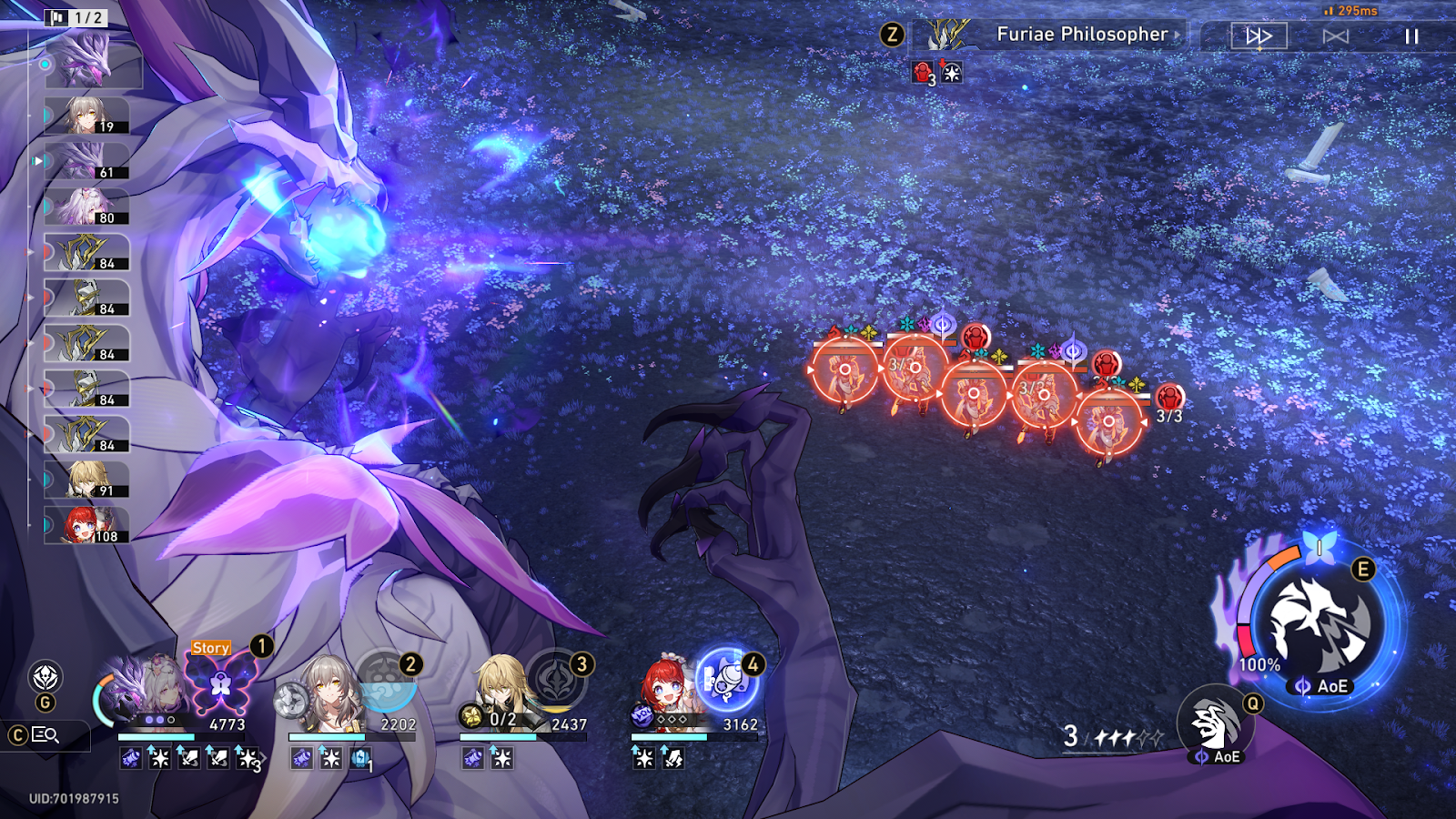Viewport: 1456px width, 819px height.
Task: Select the turn order entry numbered 108
Action: [87, 526]
